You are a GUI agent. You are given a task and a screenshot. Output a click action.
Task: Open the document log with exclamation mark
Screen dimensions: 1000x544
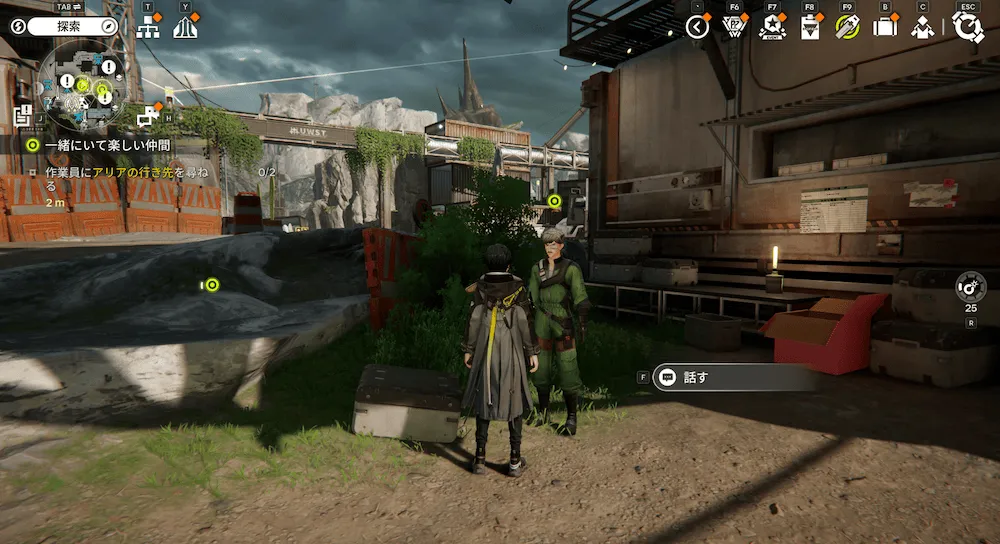[23, 114]
